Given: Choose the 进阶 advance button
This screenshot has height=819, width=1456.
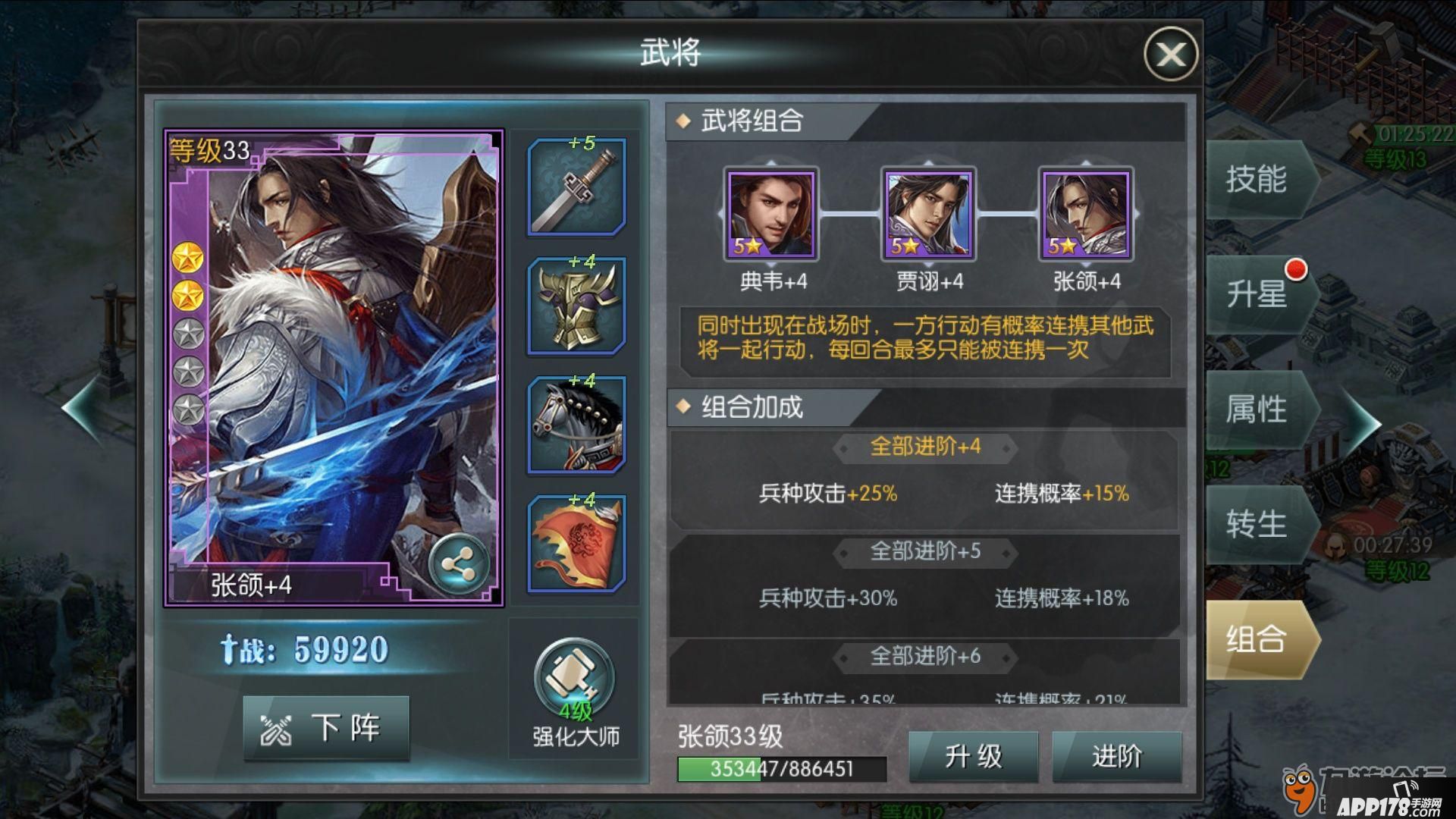Looking at the screenshot, I should click(1116, 756).
